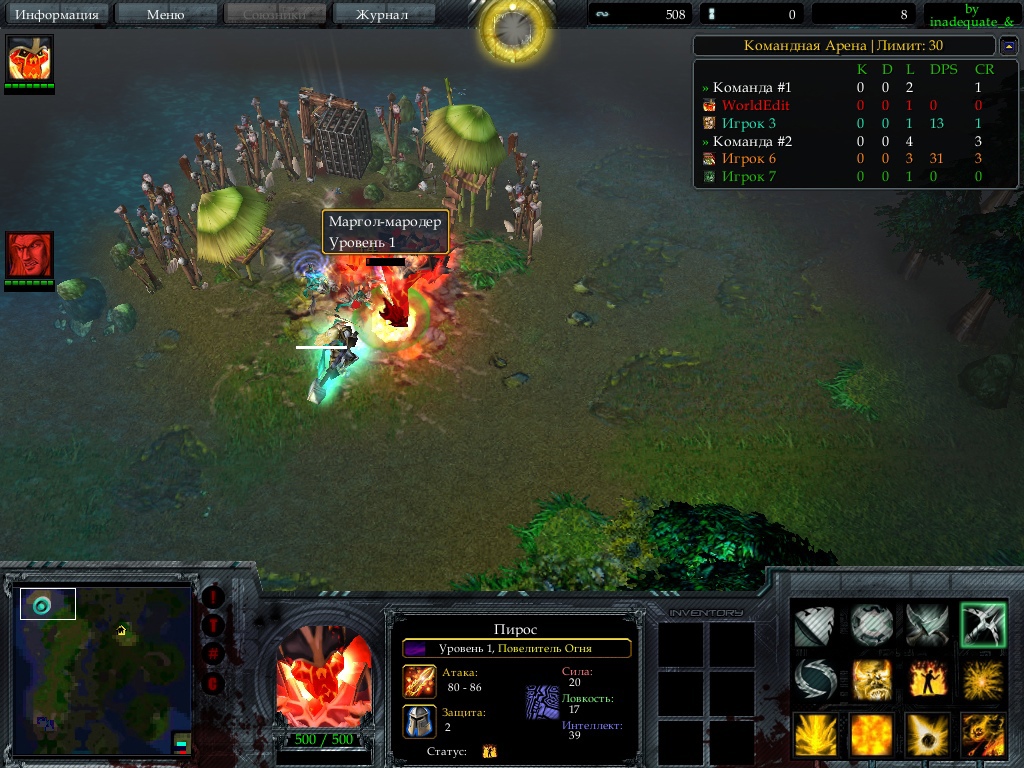Open the Информация panel
Screen dimensions: 1024x768
58,15
